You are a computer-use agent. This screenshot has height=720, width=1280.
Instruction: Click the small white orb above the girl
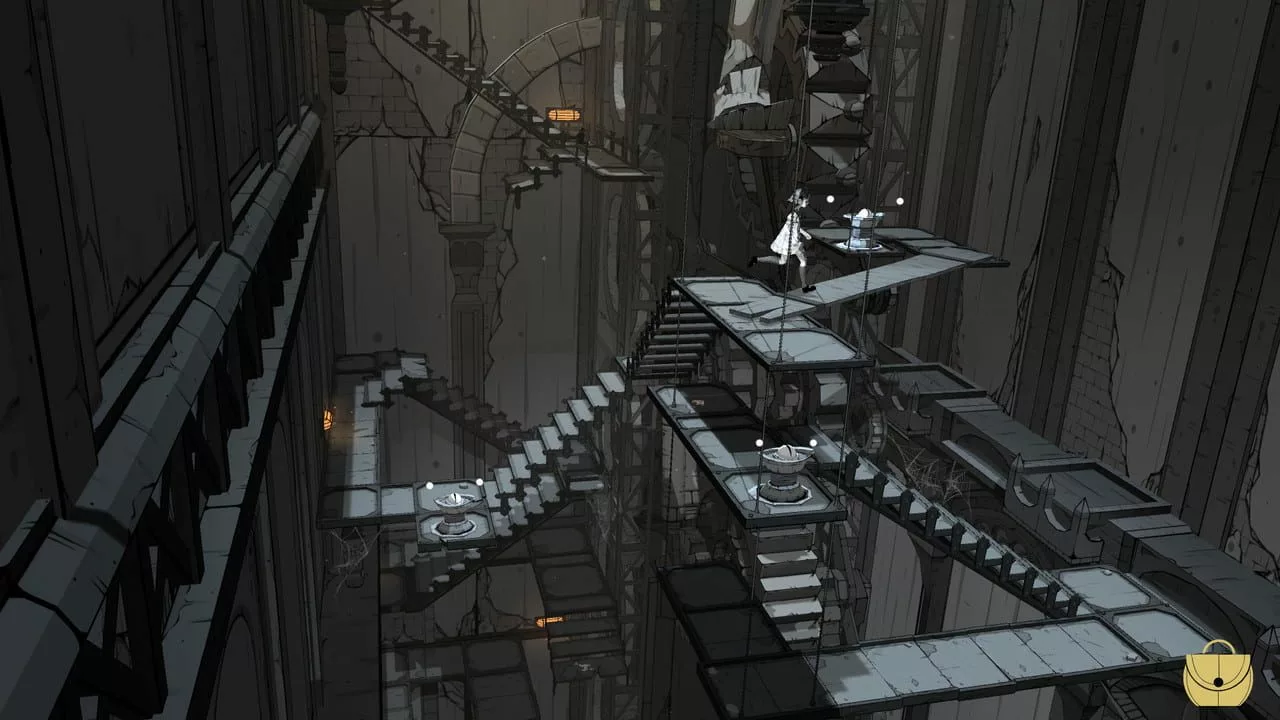coord(829,199)
